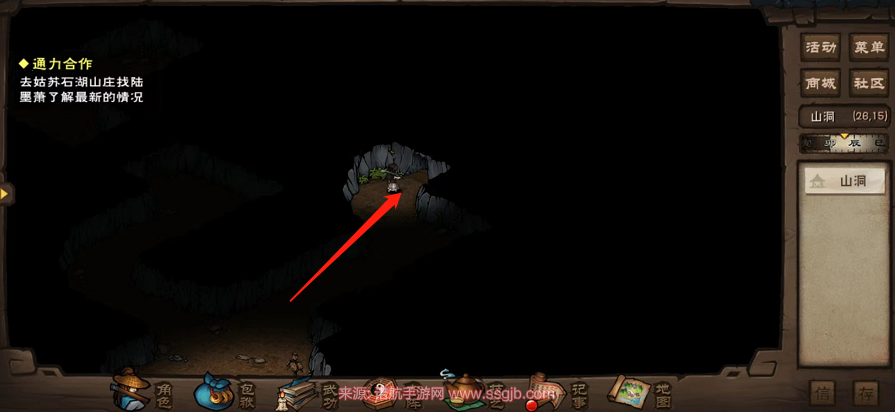
Task: Click the 存 save button
Action: 866,393
